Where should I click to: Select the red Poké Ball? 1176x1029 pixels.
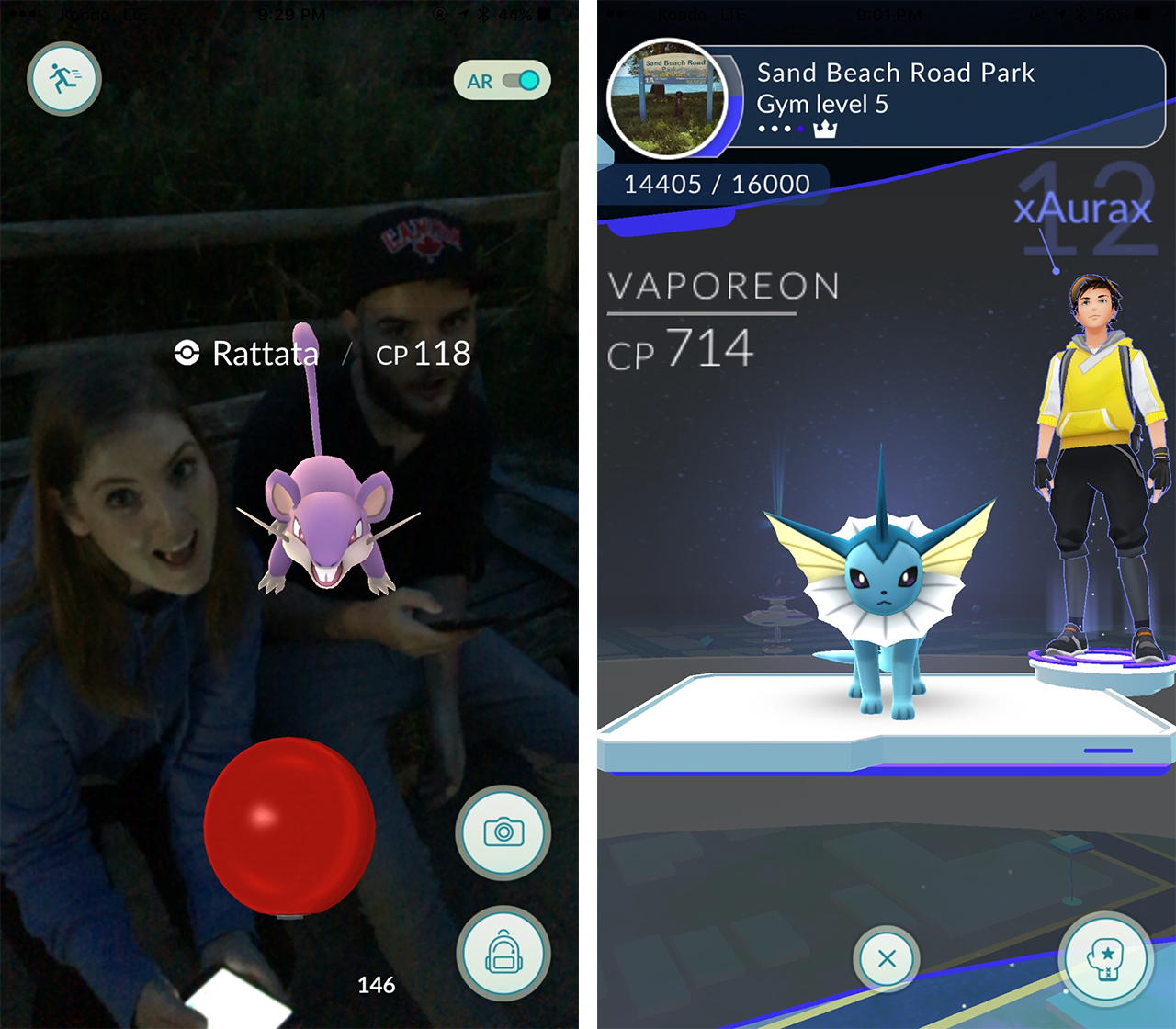tap(288, 825)
